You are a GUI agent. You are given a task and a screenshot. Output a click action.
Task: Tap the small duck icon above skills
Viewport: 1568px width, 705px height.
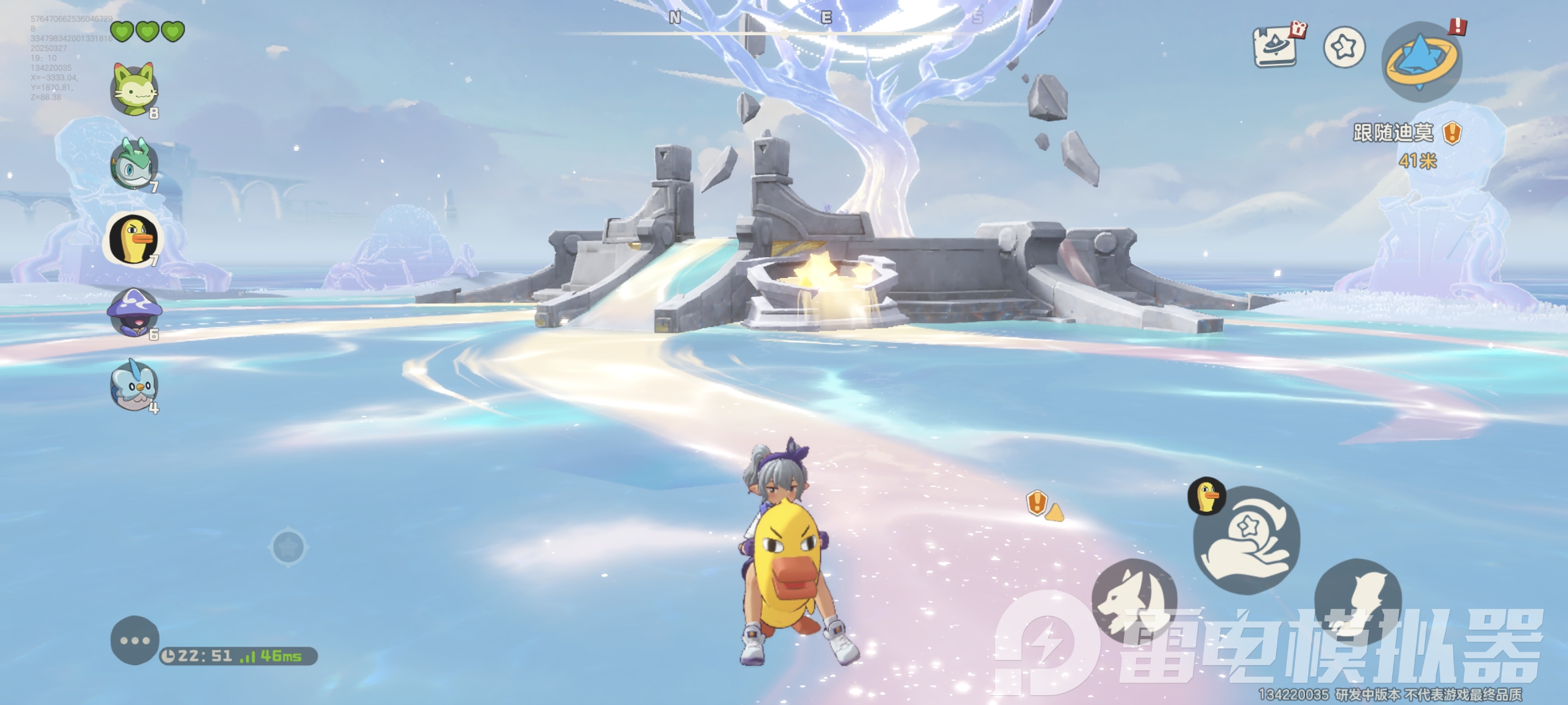[x=1207, y=496]
